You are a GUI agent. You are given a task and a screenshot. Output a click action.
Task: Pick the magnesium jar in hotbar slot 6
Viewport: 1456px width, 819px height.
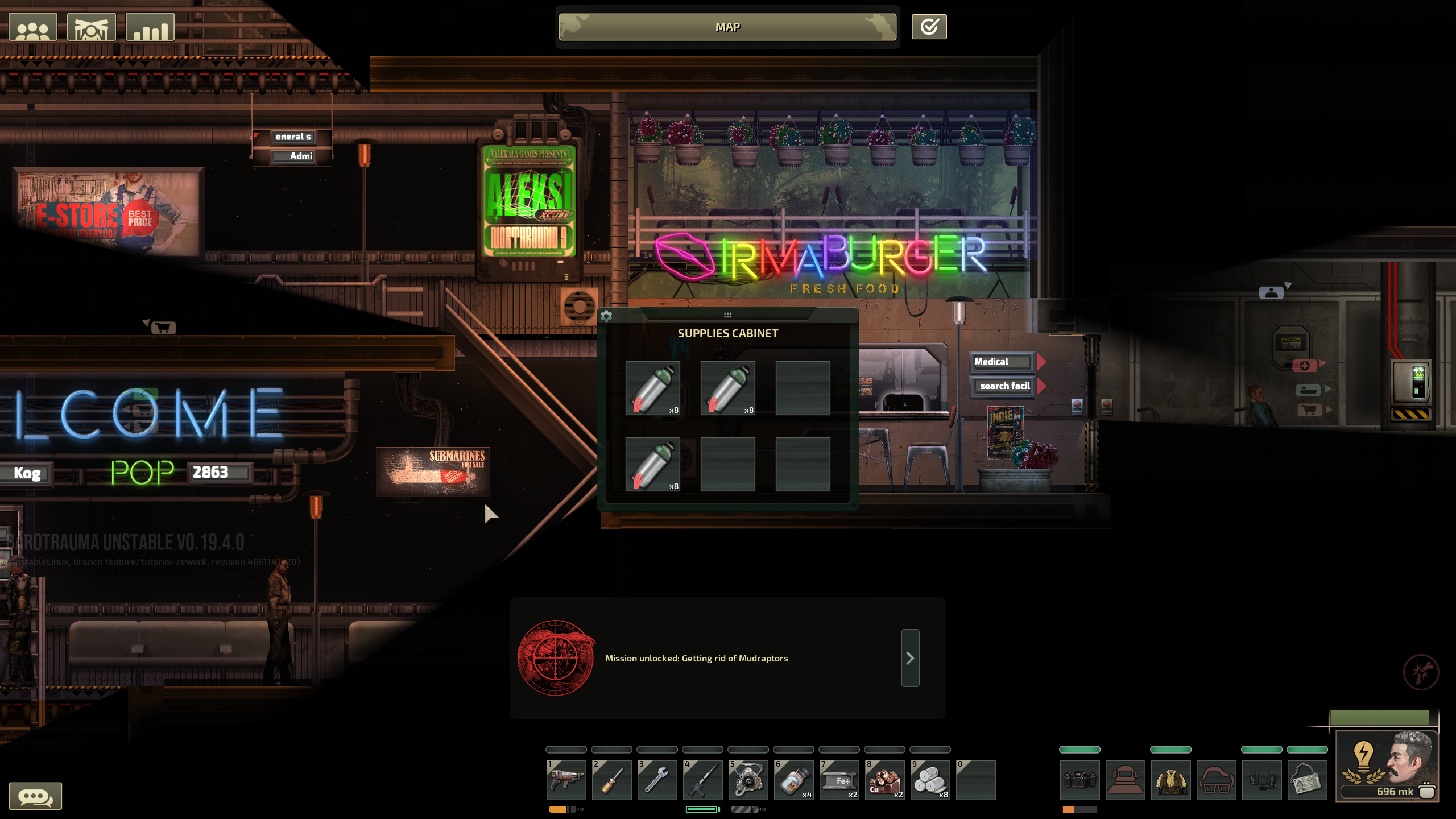(x=793, y=780)
